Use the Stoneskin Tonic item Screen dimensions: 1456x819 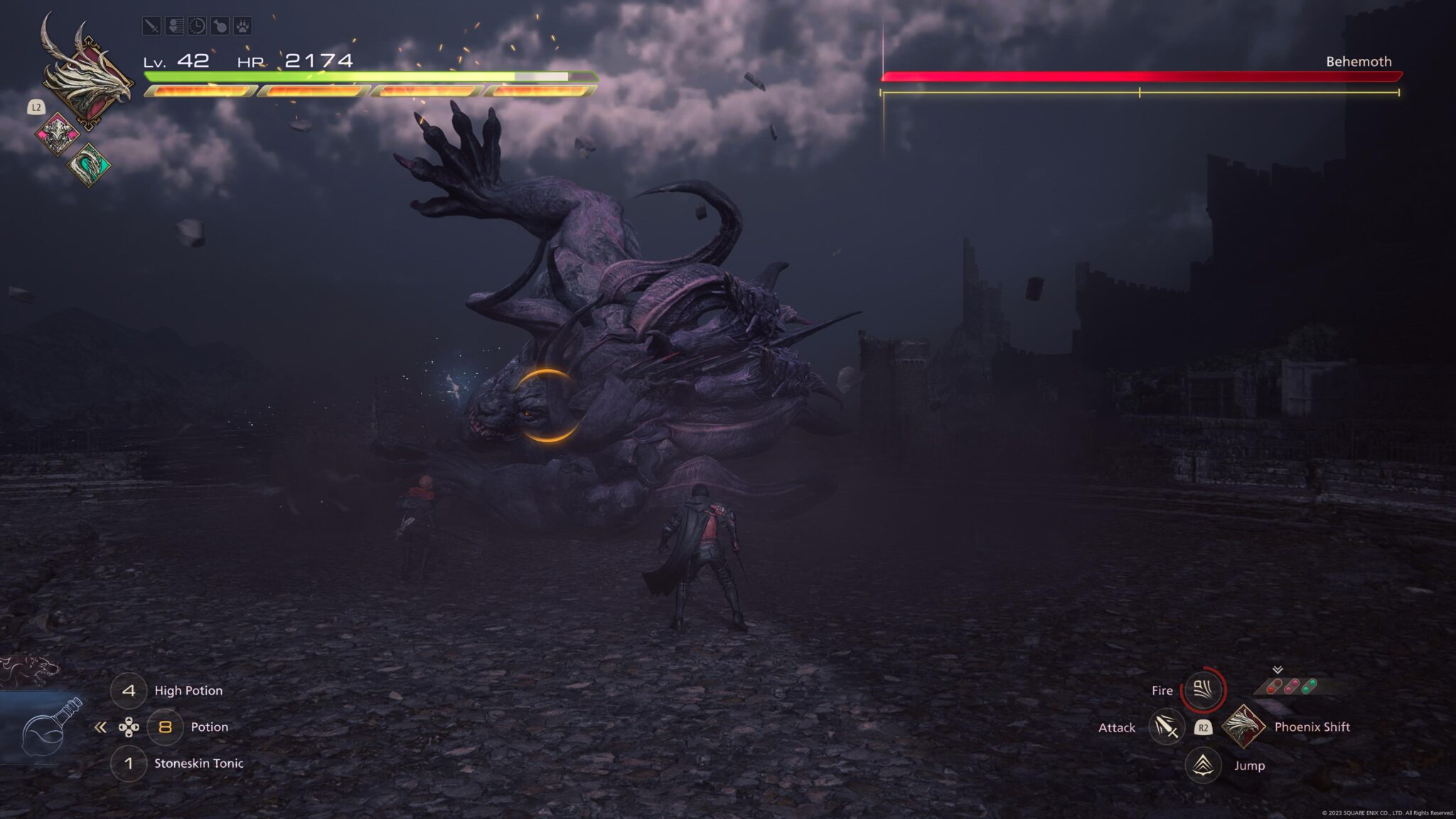(x=199, y=764)
